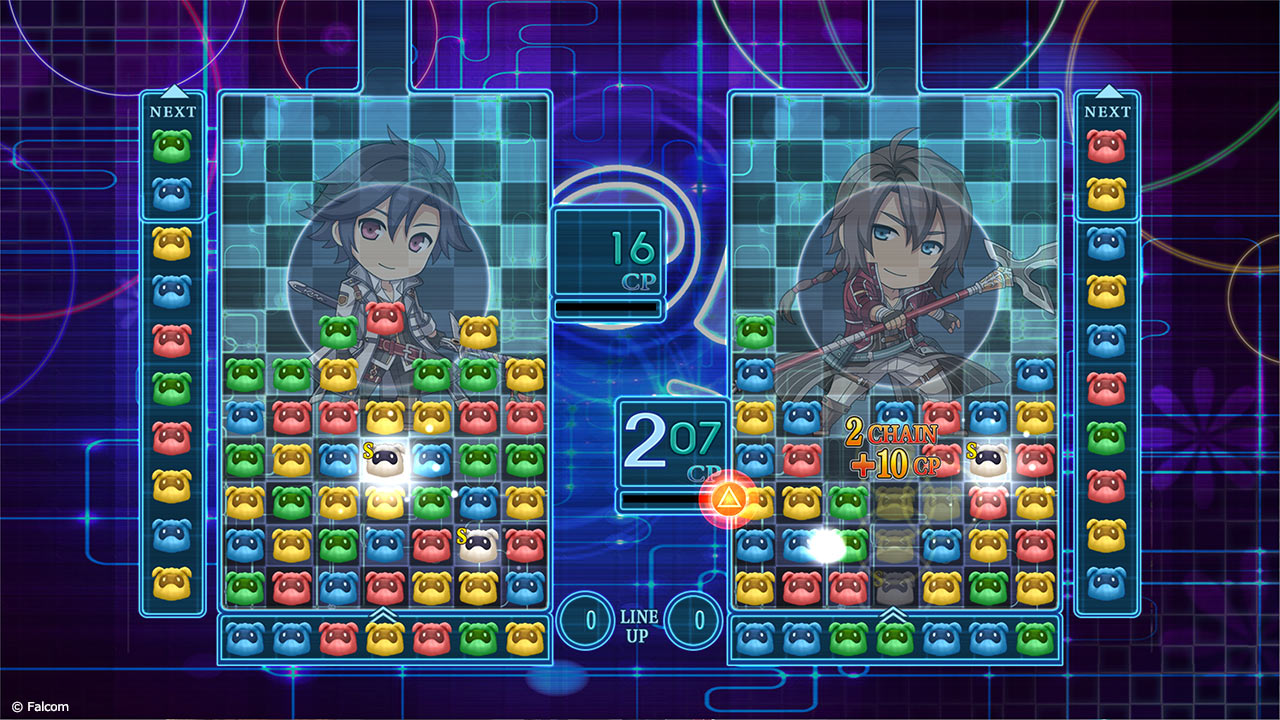Choose the green pom in the left line-up row
Image resolution: width=1280 pixels, height=720 pixels.
[x=478, y=638]
